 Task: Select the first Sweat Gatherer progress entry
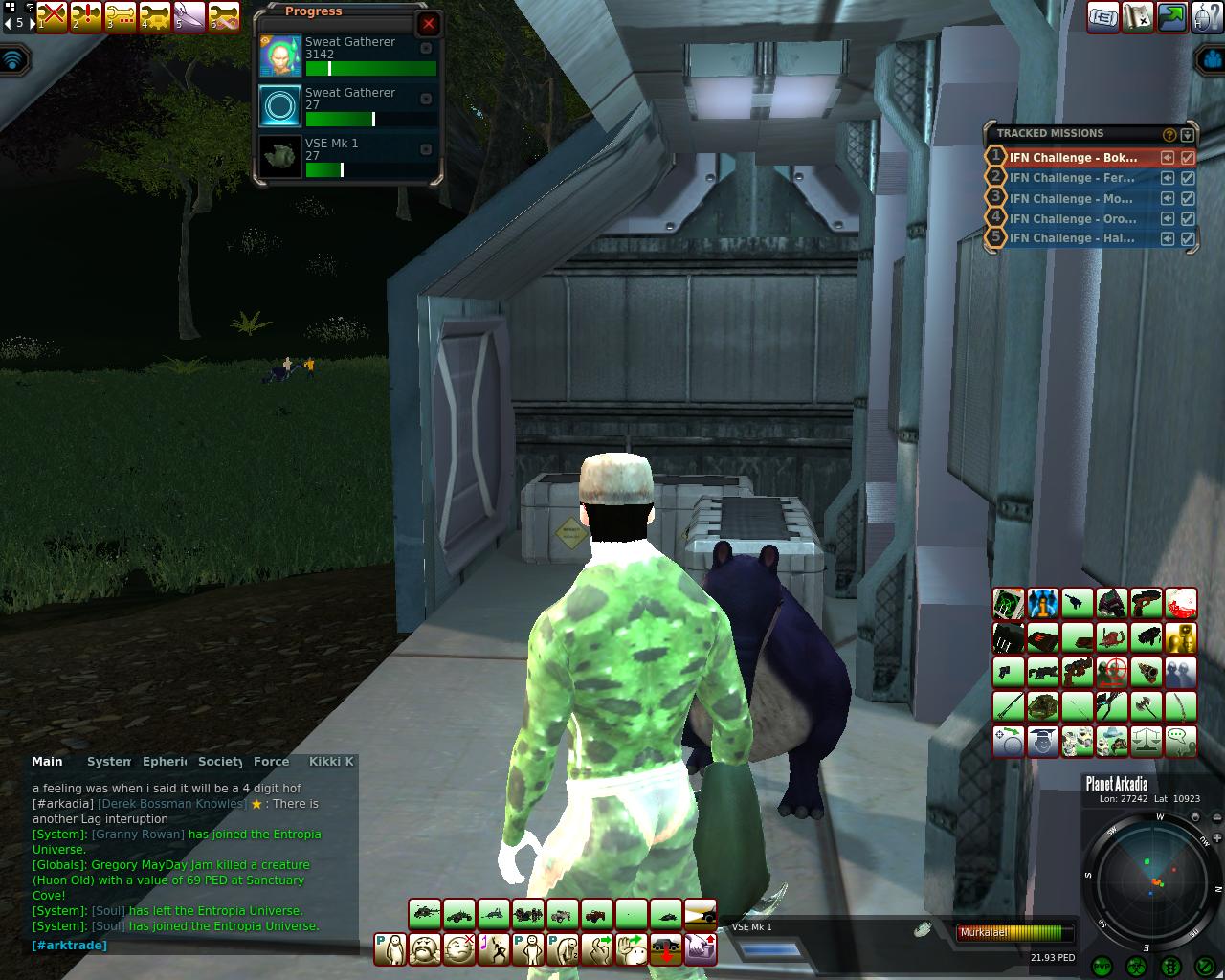[x=350, y=56]
